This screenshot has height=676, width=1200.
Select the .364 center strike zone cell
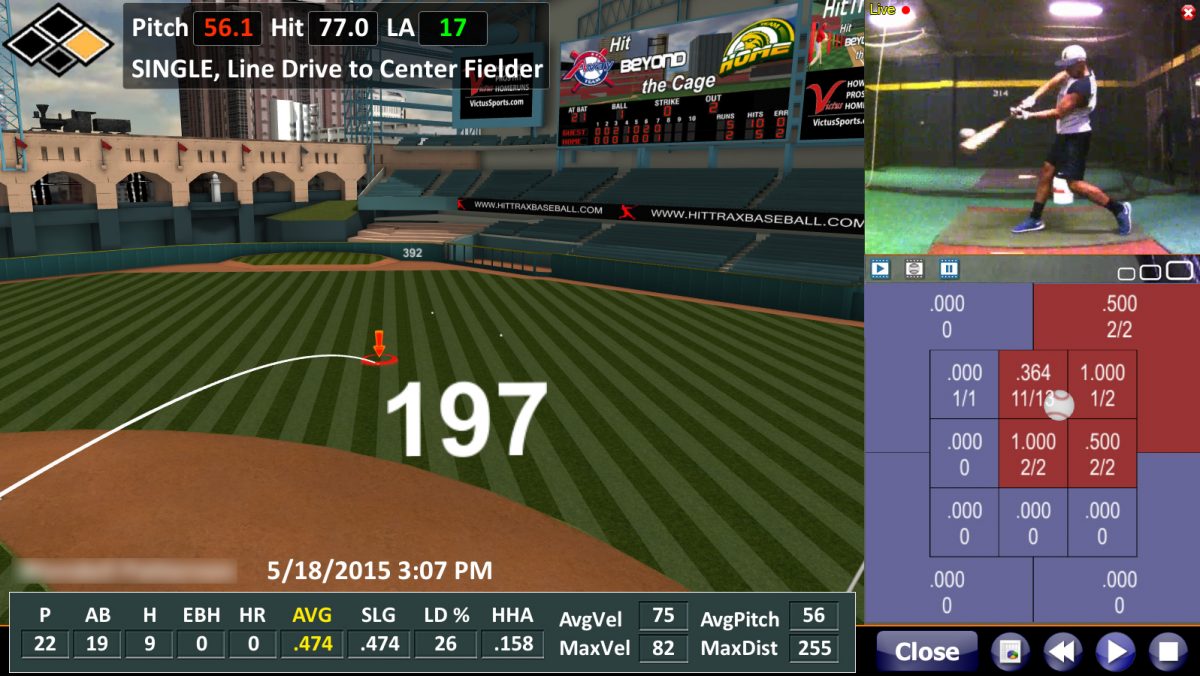[x=1033, y=384]
